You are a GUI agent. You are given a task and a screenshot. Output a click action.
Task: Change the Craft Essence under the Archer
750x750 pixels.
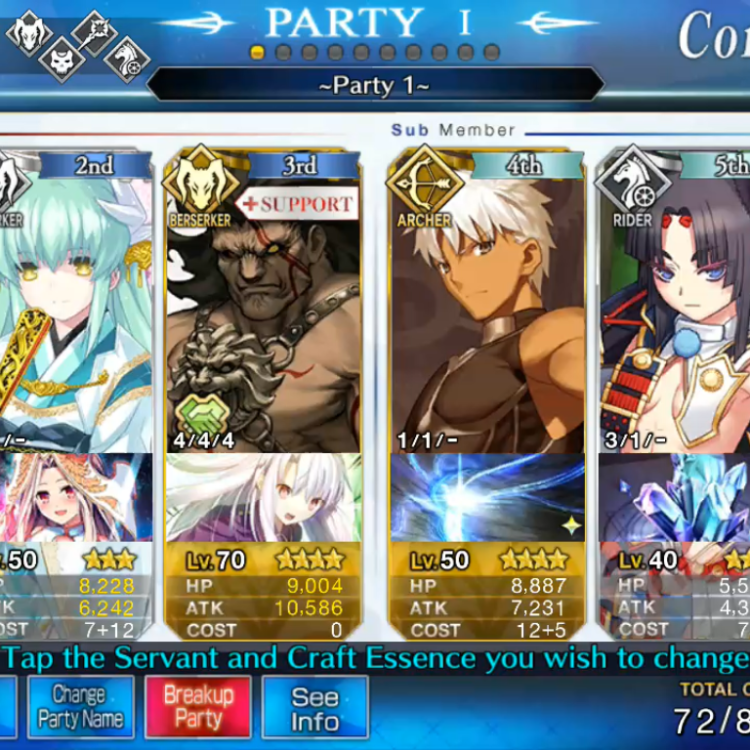click(486, 498)
